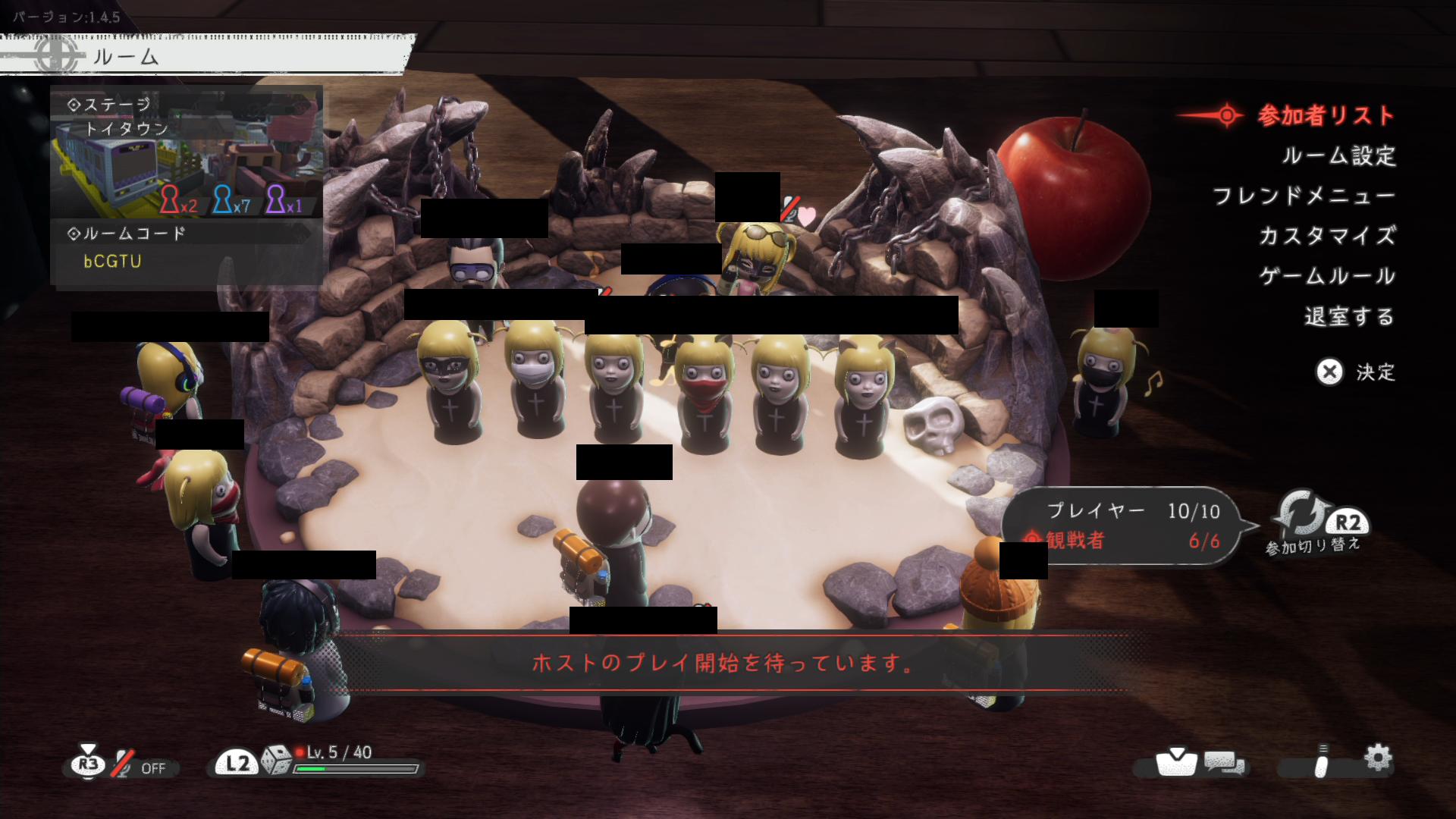Open the chat speech bubble icon
Image resolution: width=1456 pixels, height=819 pixels.
(1225, 763)
